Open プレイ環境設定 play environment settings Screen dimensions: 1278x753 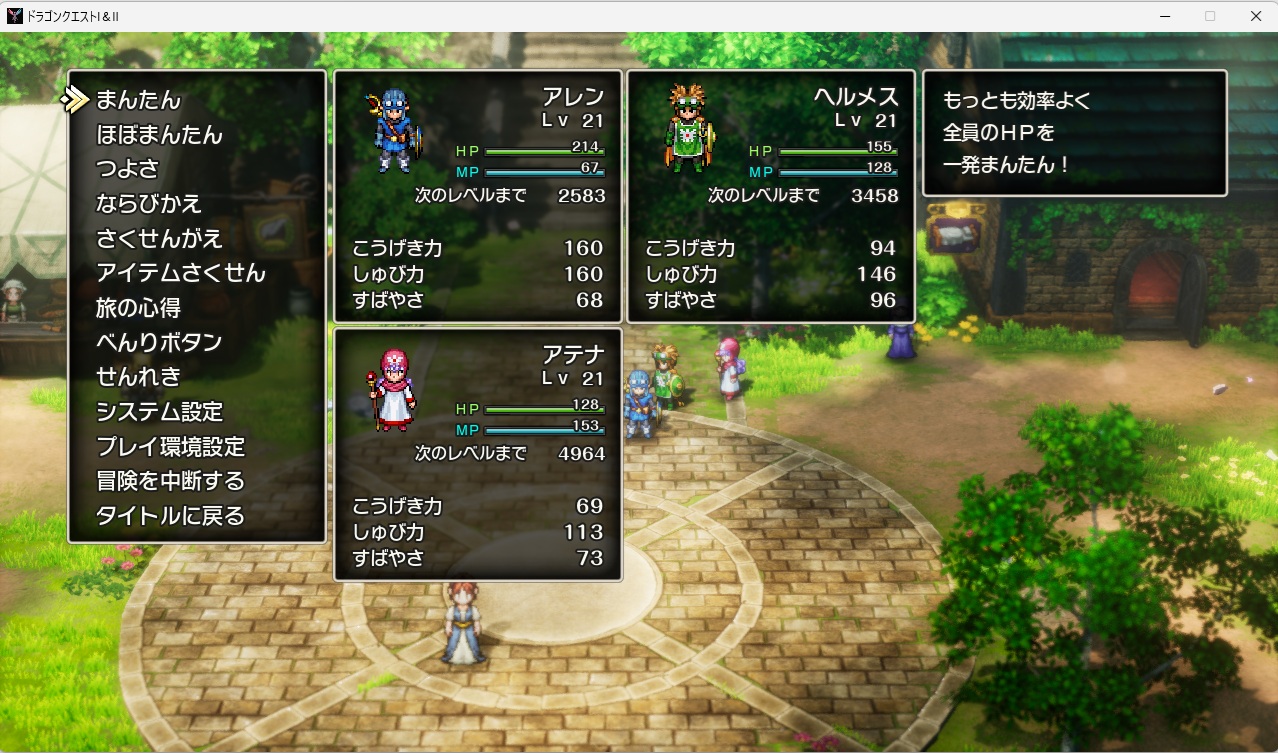click(x=170, y=446)
